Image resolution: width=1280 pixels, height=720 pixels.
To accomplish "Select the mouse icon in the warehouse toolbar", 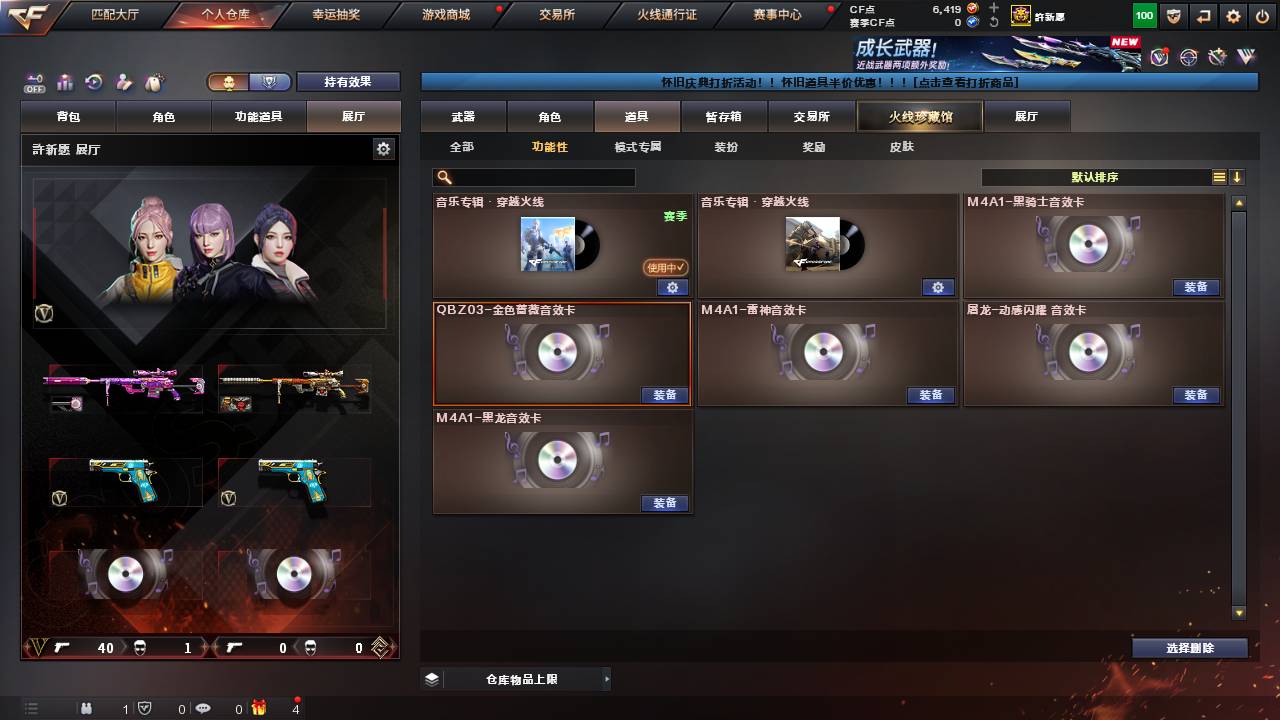I will point(153,82).
